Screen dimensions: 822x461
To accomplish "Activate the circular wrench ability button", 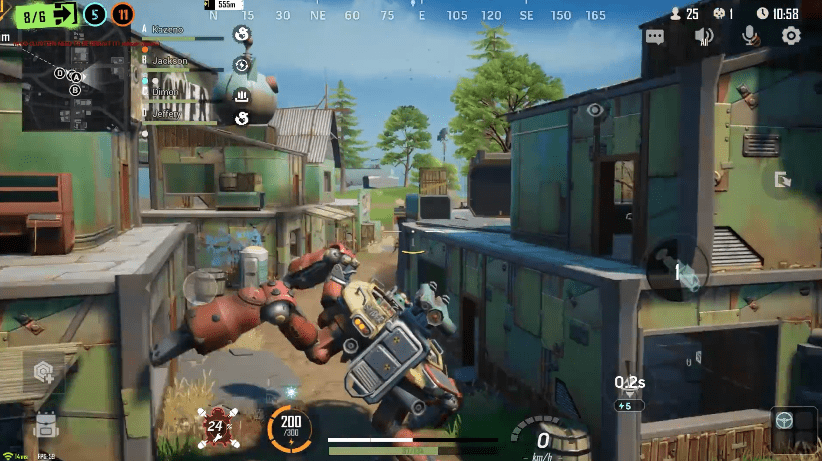I will (x=676, y=268).
